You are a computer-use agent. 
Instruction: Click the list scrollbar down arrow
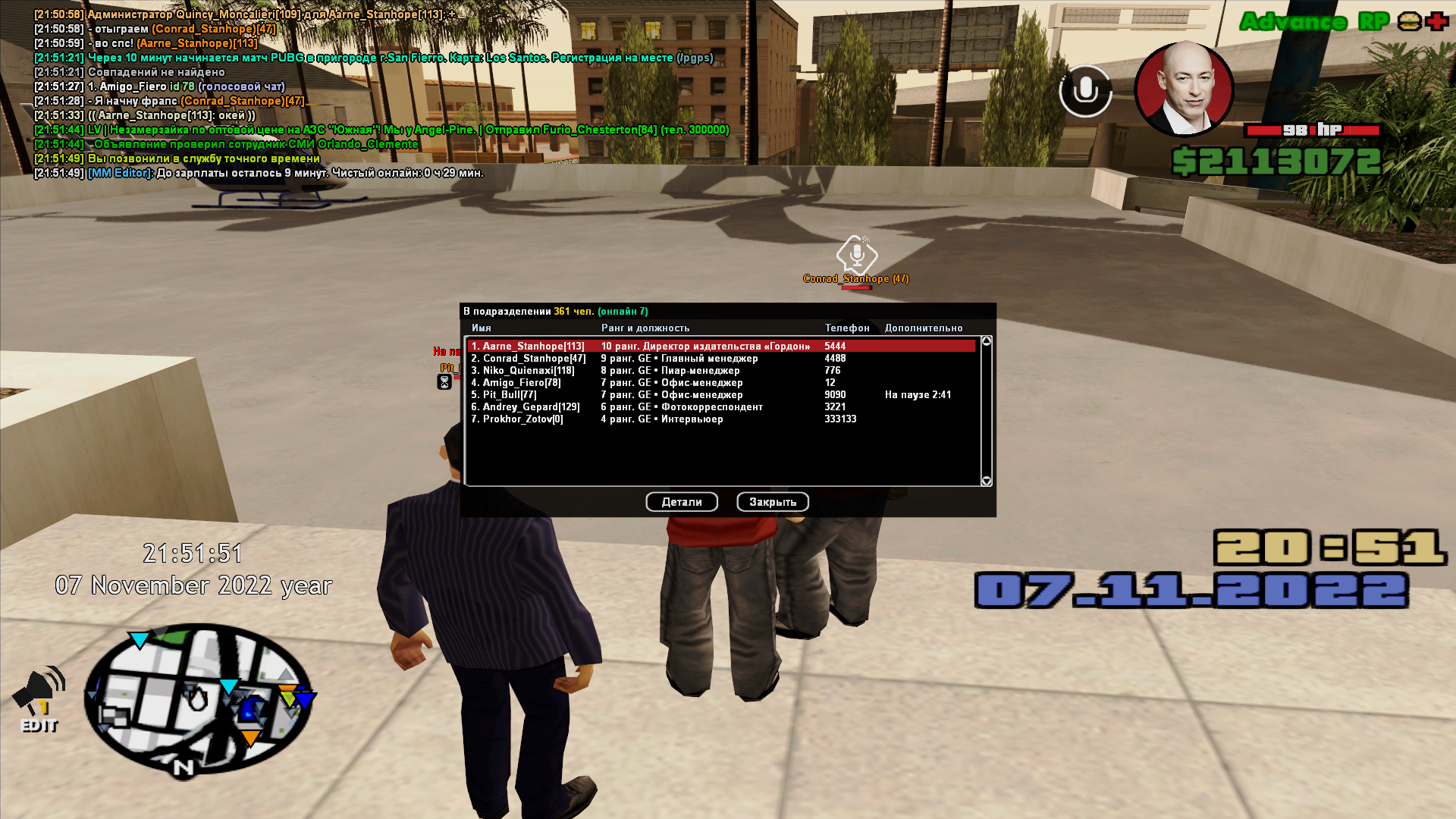click(x=987, y=481)
